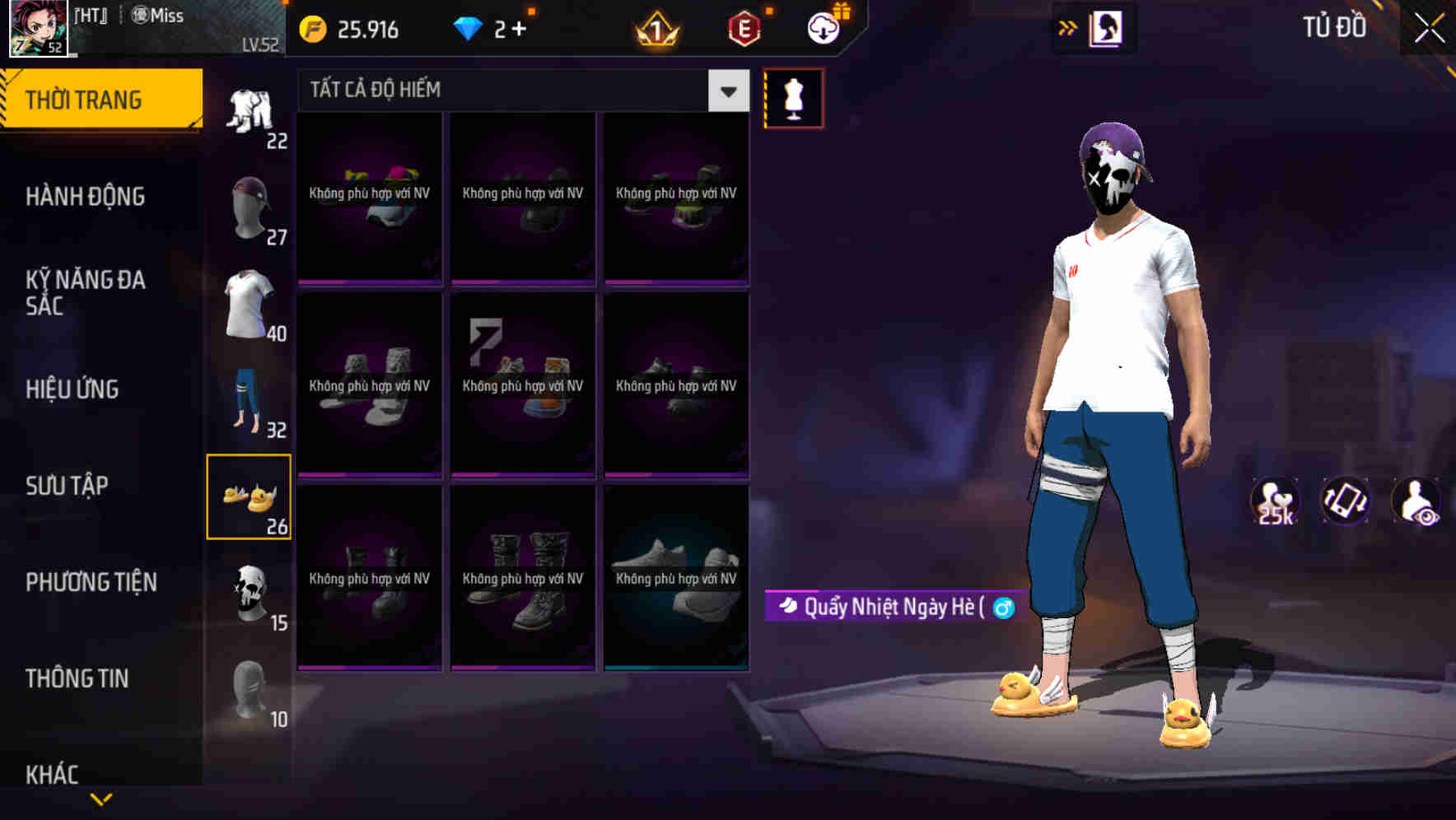This screenshot has height=820, width=1456.
Task: Open the diamond top-up icon
Action: click(470, 28)
